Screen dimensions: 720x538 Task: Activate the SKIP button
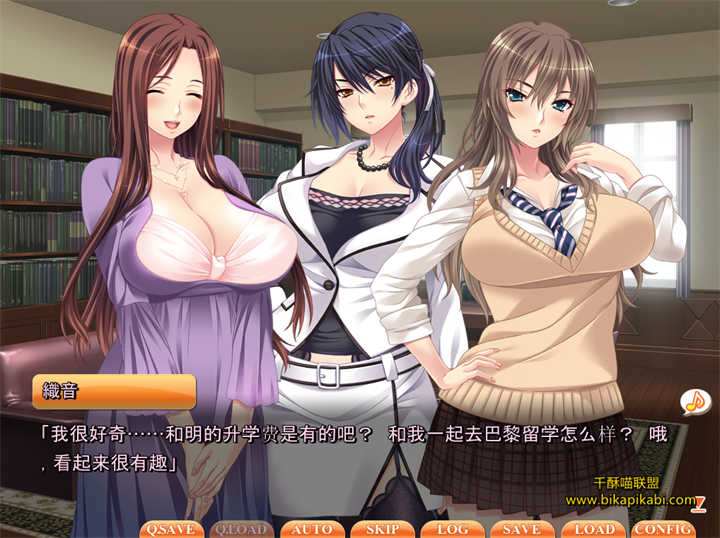tap(382, 529)
